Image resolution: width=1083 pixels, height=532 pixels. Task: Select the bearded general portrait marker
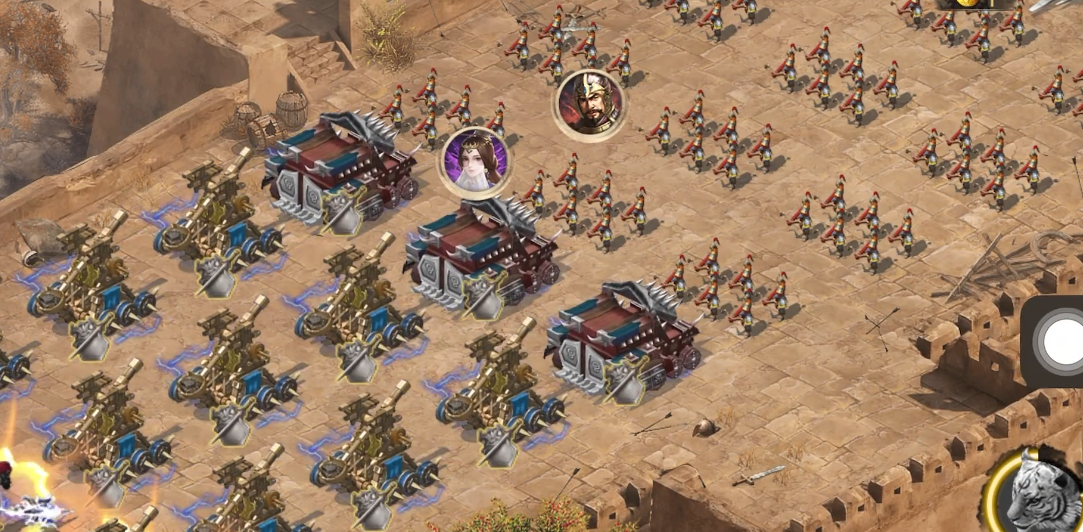(589, 104)
